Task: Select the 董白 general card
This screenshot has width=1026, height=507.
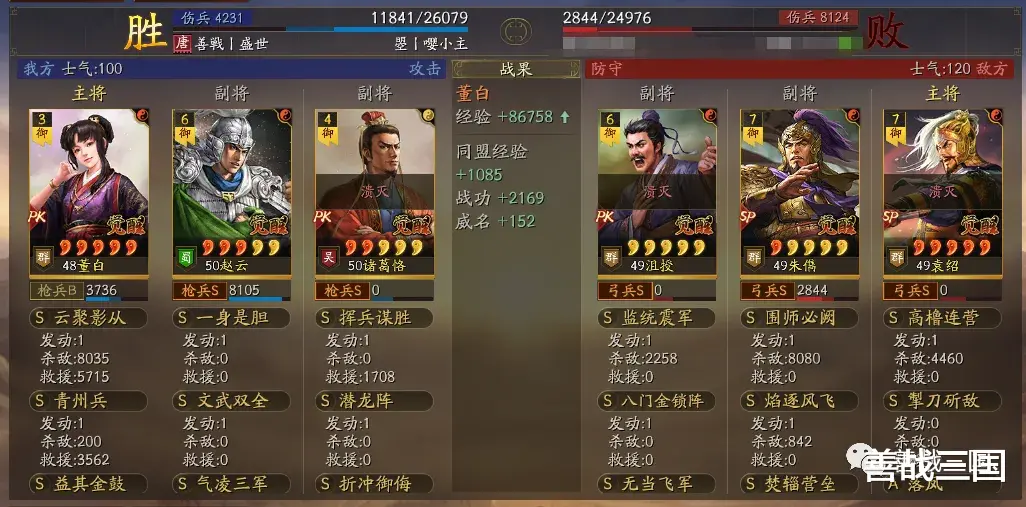Action: click(x=91, y=183)
